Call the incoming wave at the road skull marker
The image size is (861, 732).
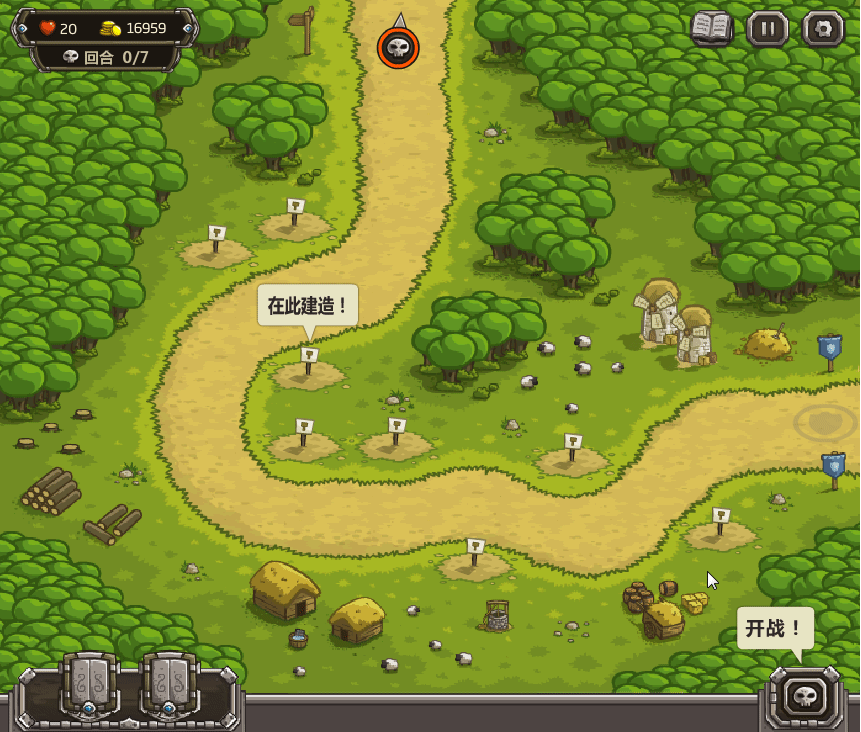pos(398,47)
